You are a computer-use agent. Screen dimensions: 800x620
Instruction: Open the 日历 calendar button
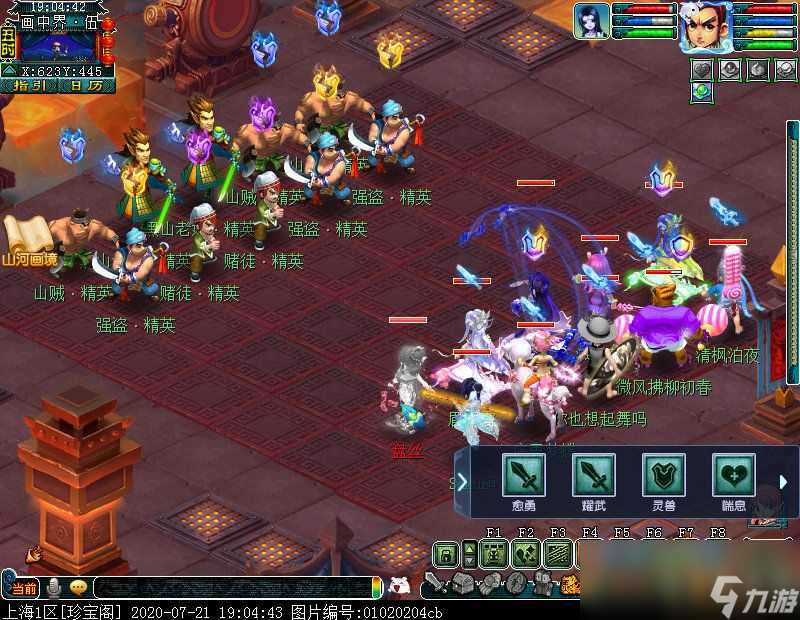click(86, 86)
